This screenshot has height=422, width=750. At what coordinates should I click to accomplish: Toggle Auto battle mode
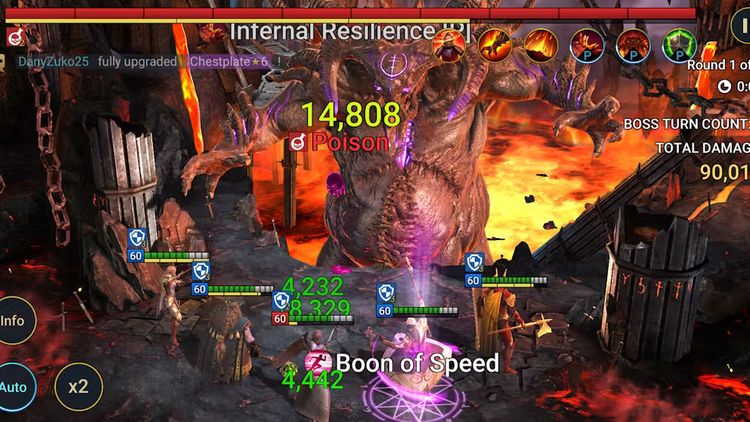tap(14, 387)
